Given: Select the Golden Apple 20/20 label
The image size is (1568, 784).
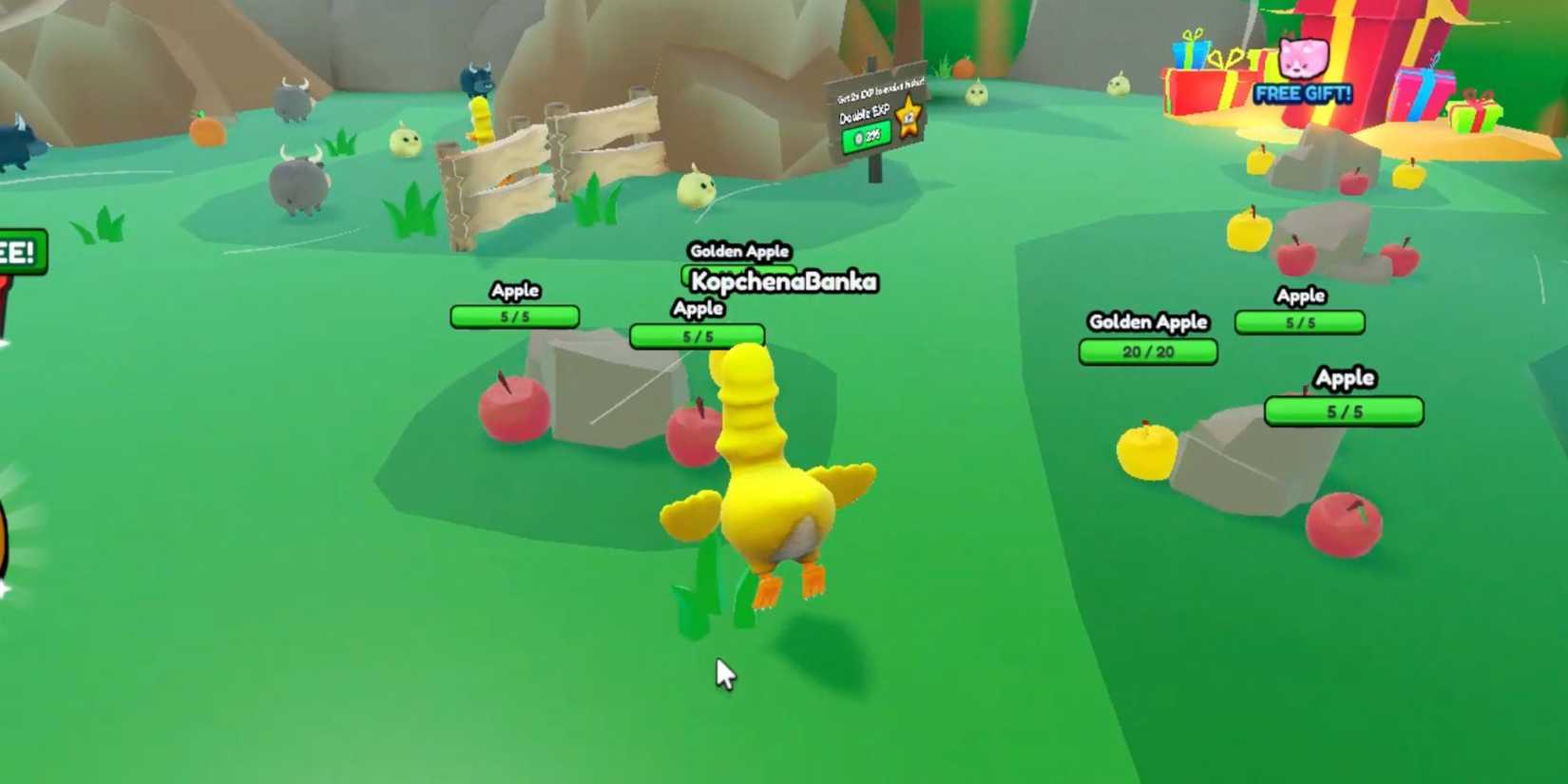Looking at the screenshot, I should (x=1148, y=323).
